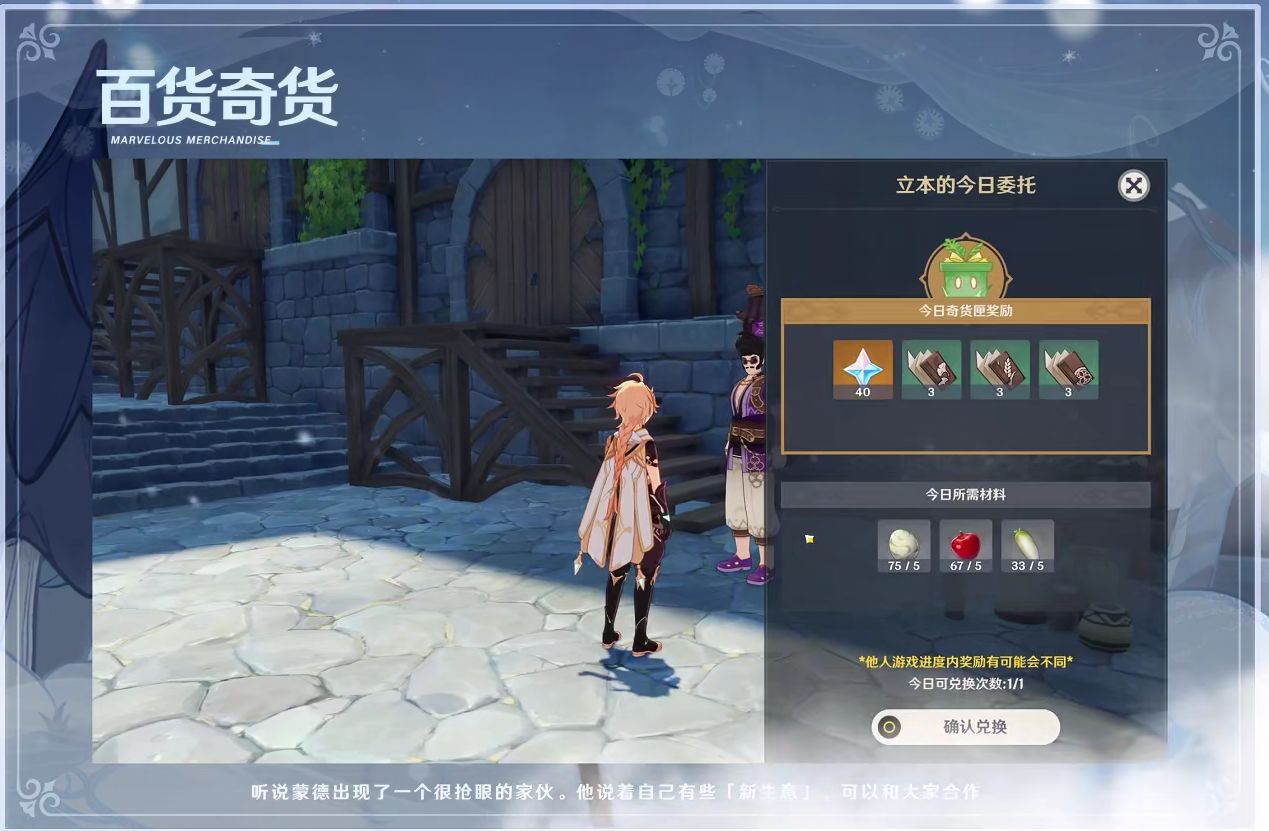Select the bird egg material slot

point(903,546)
